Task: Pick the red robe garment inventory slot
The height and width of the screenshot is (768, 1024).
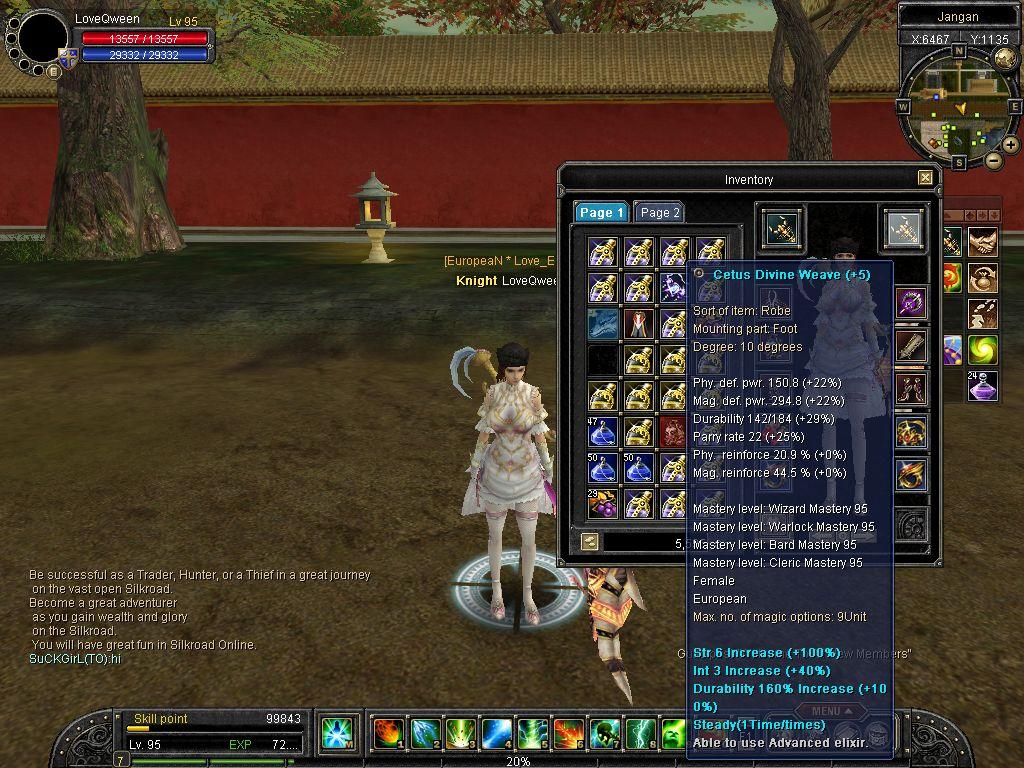Action: point(639,324)
